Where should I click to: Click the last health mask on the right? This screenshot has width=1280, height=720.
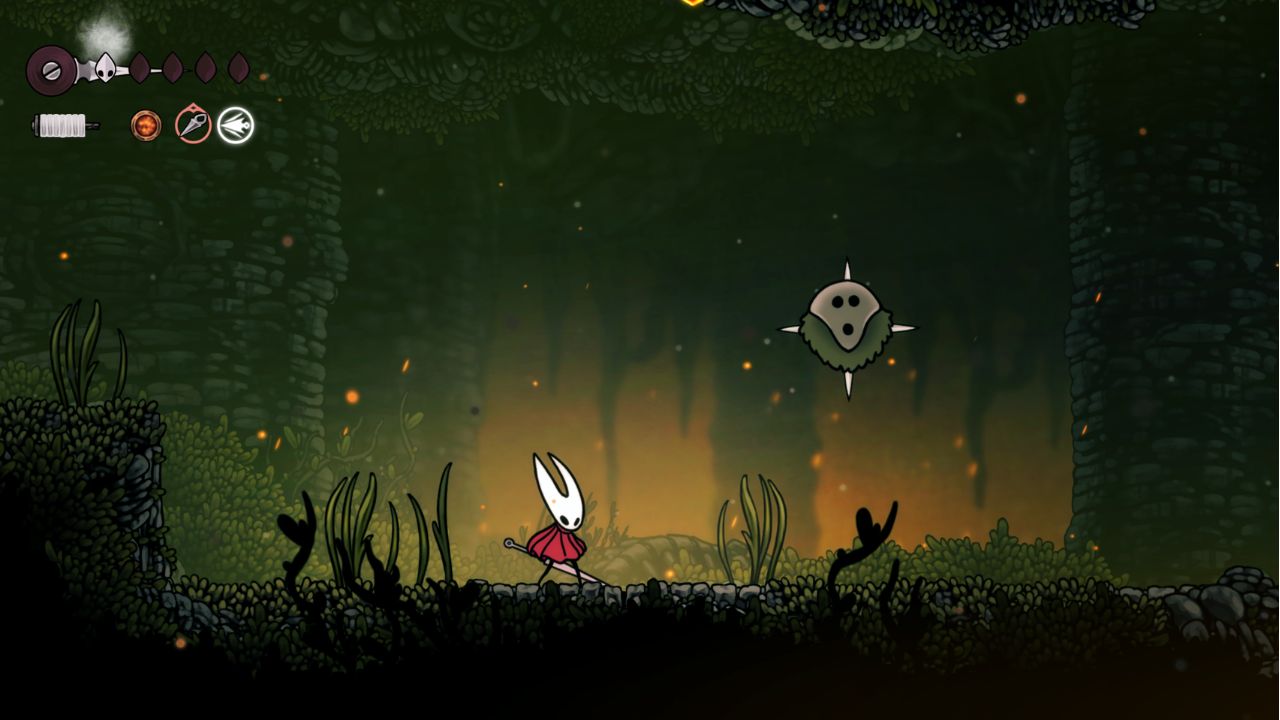[x=236, y=66]
